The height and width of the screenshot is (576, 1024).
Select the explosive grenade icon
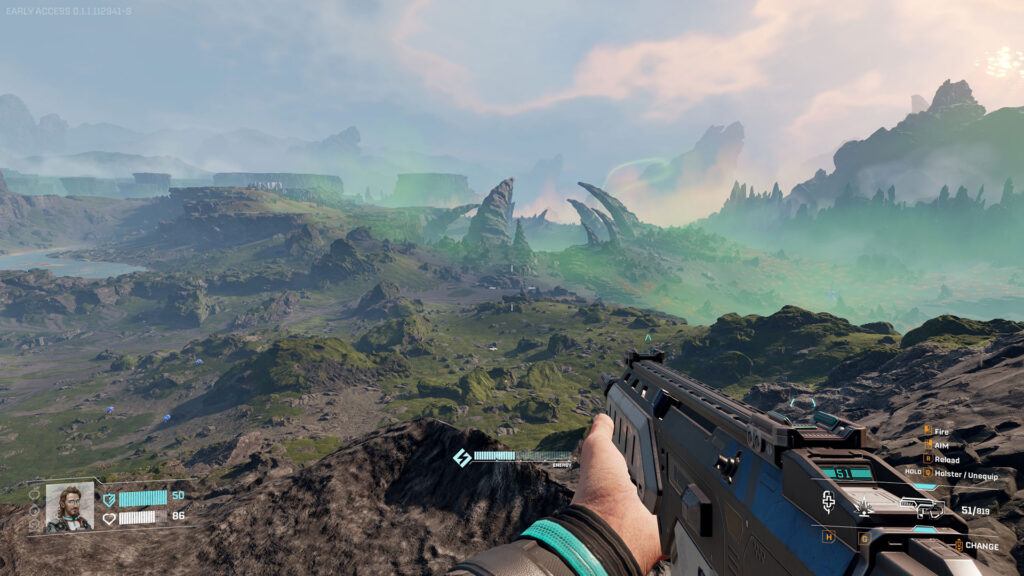(x=864, y=509)
